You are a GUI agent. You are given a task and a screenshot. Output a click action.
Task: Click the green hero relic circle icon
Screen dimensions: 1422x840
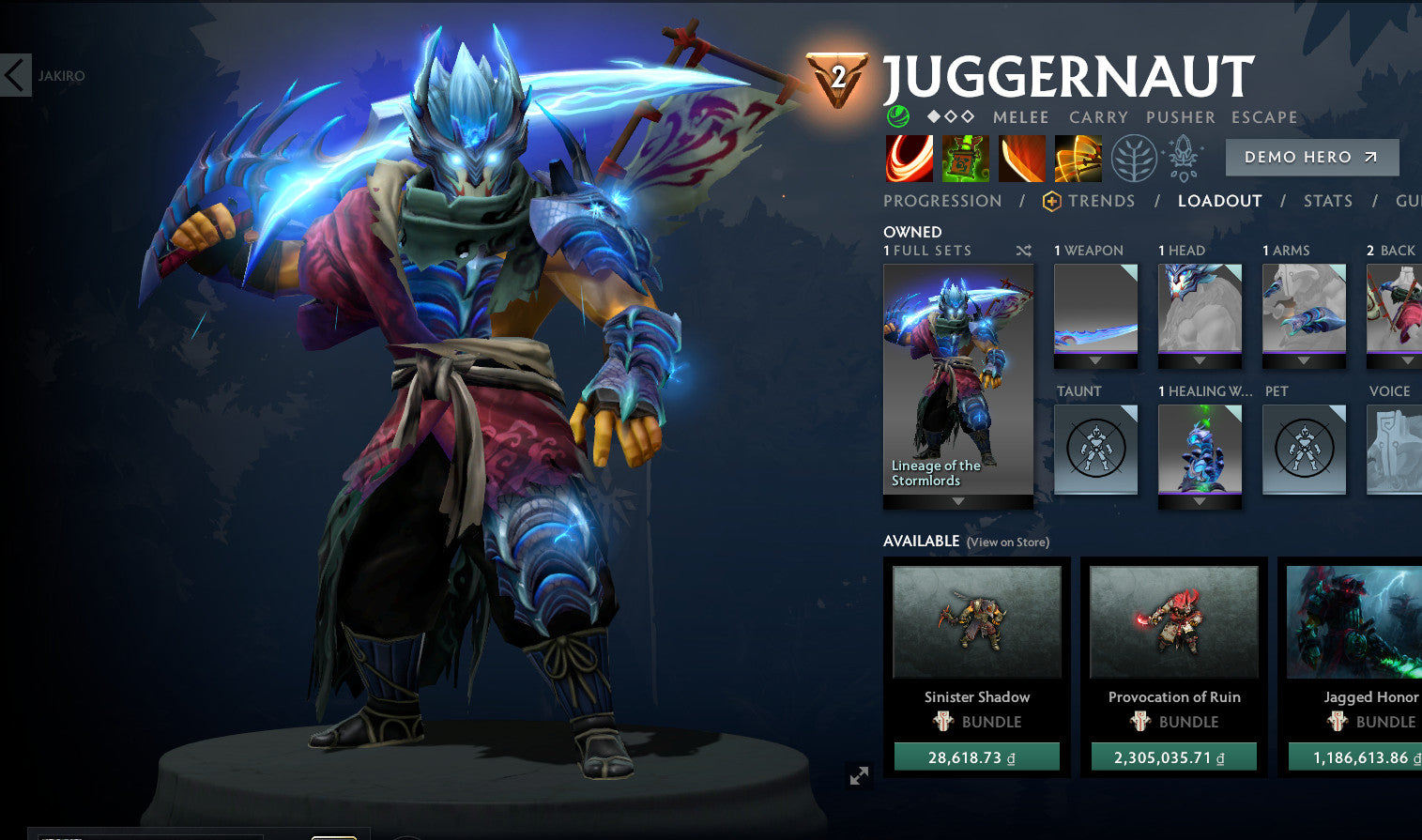898,116
